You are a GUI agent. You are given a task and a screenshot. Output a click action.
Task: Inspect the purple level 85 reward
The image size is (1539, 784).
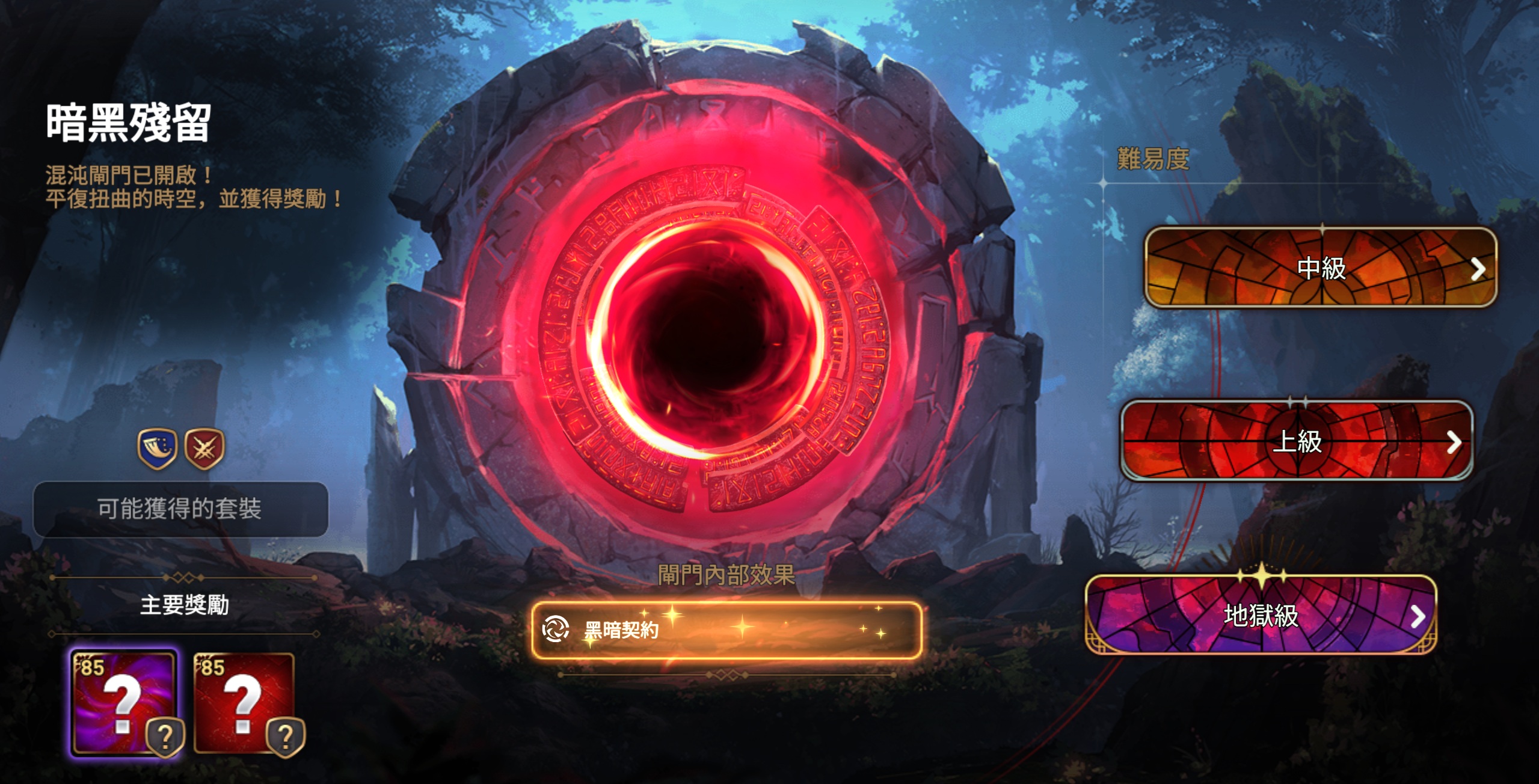(x=124, y=703)
